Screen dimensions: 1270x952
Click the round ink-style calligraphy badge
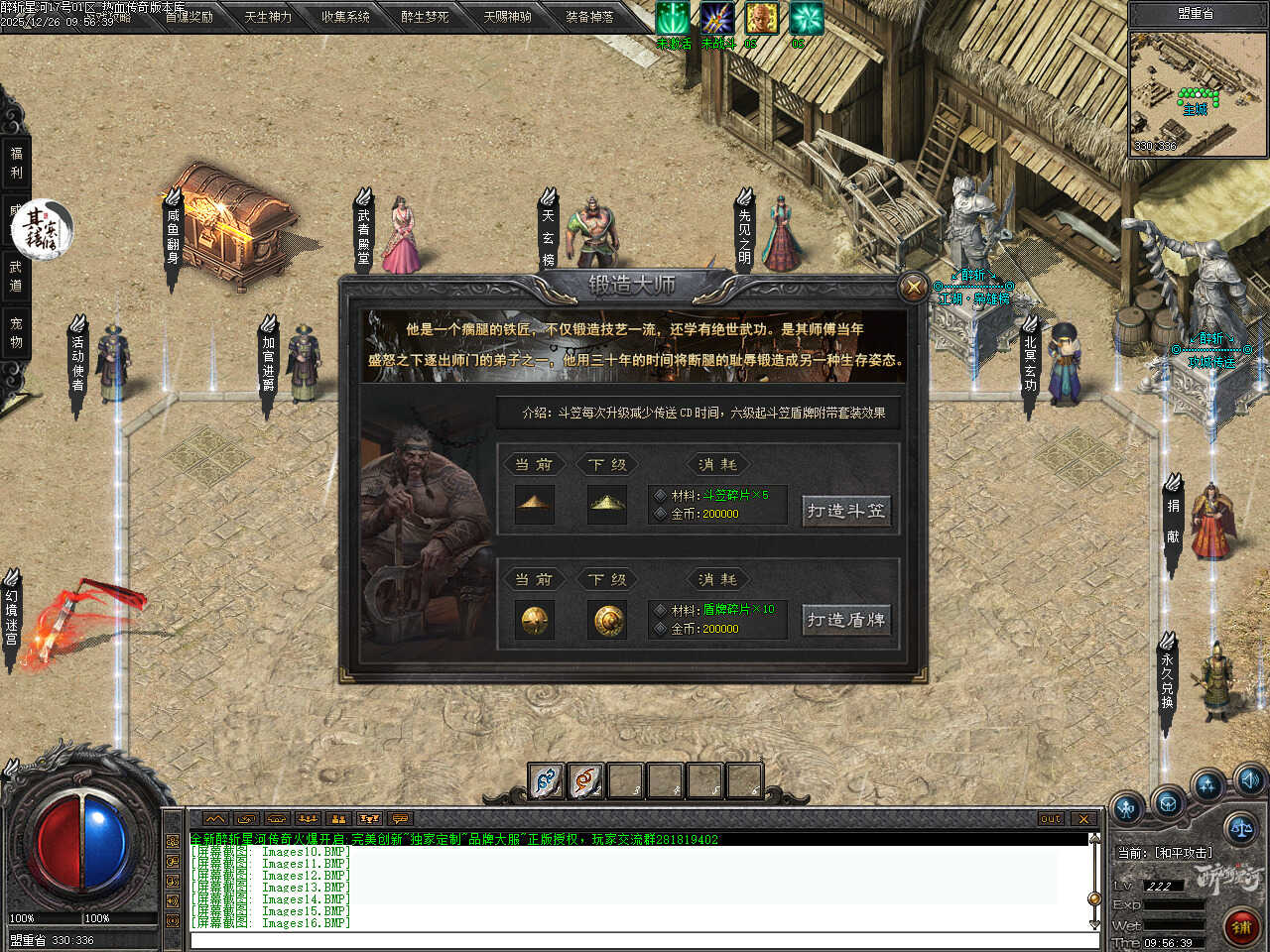(42, 226)
